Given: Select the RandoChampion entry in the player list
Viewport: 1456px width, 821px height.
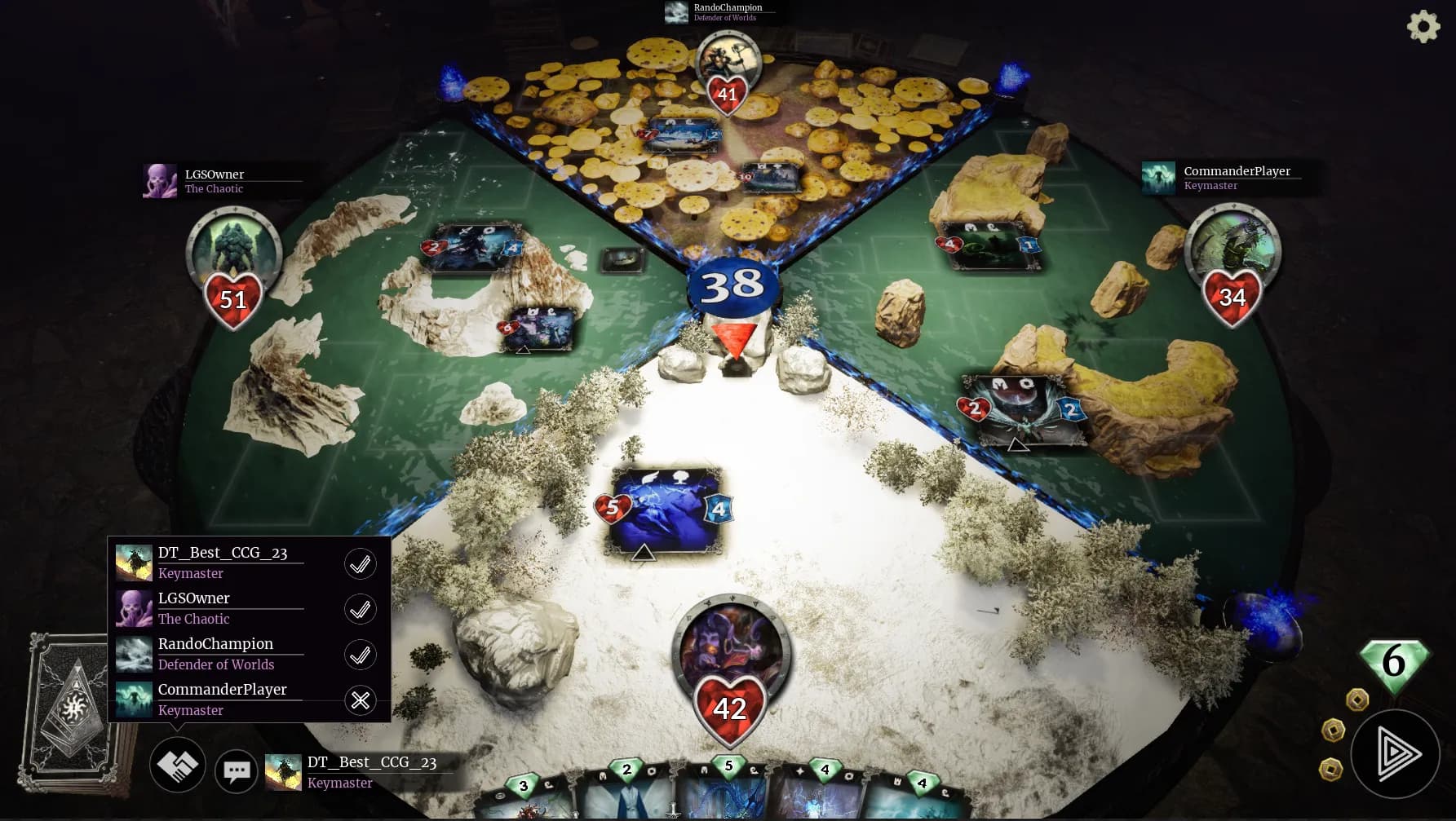Looking at the screenshot, I should [215, 653].
